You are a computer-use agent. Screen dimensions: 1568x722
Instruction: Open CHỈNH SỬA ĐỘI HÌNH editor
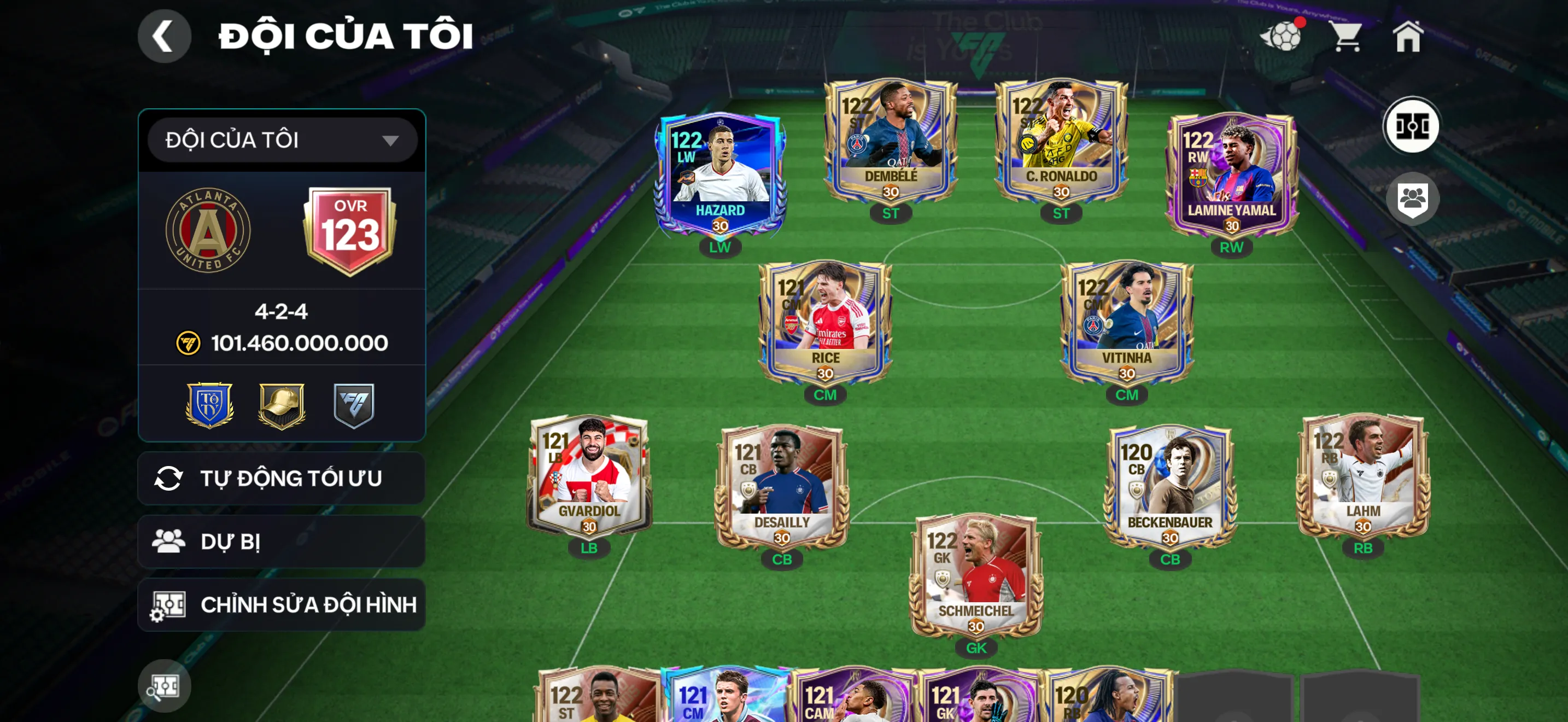click(282, 604)
